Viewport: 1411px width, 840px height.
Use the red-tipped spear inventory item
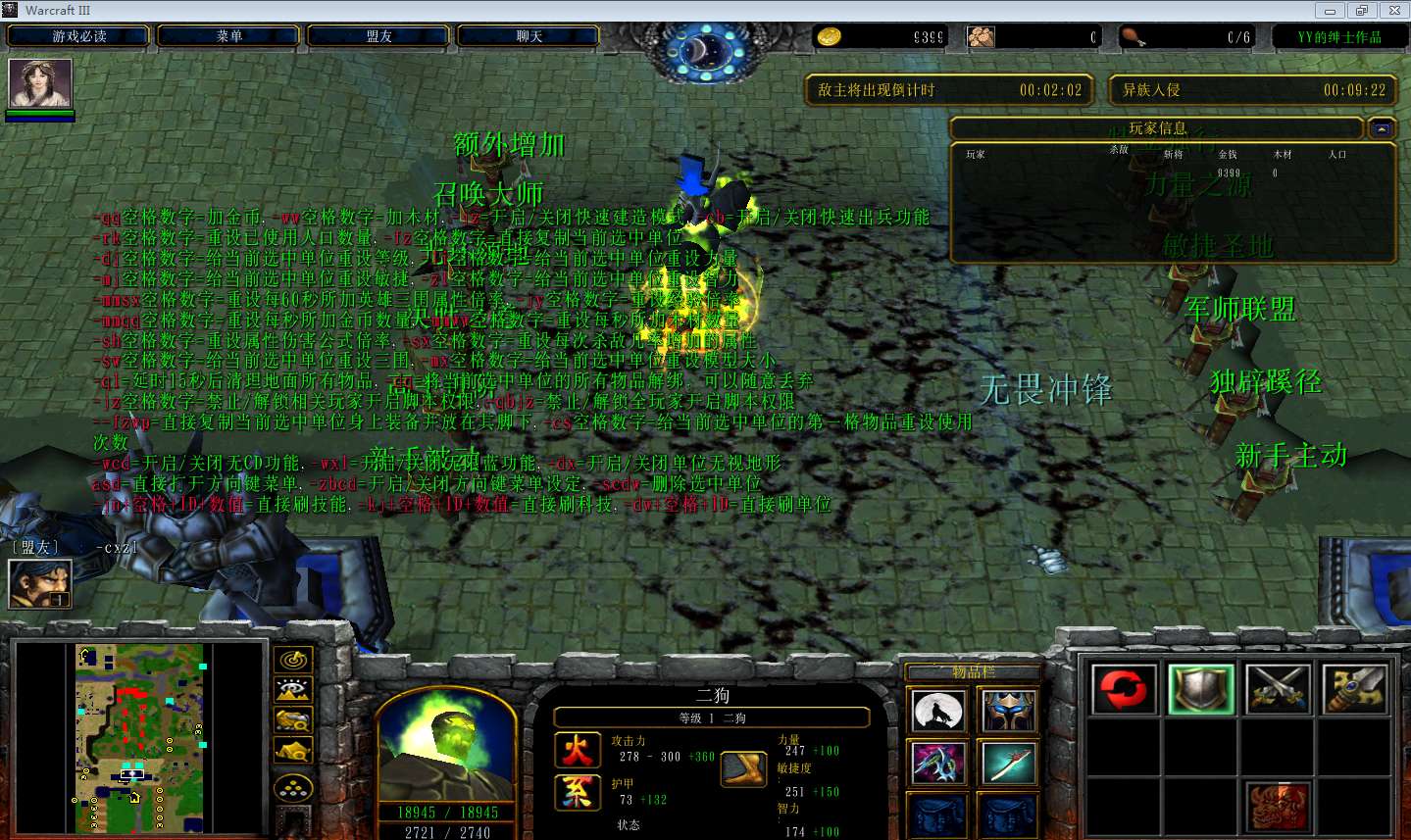[1009, 763]
